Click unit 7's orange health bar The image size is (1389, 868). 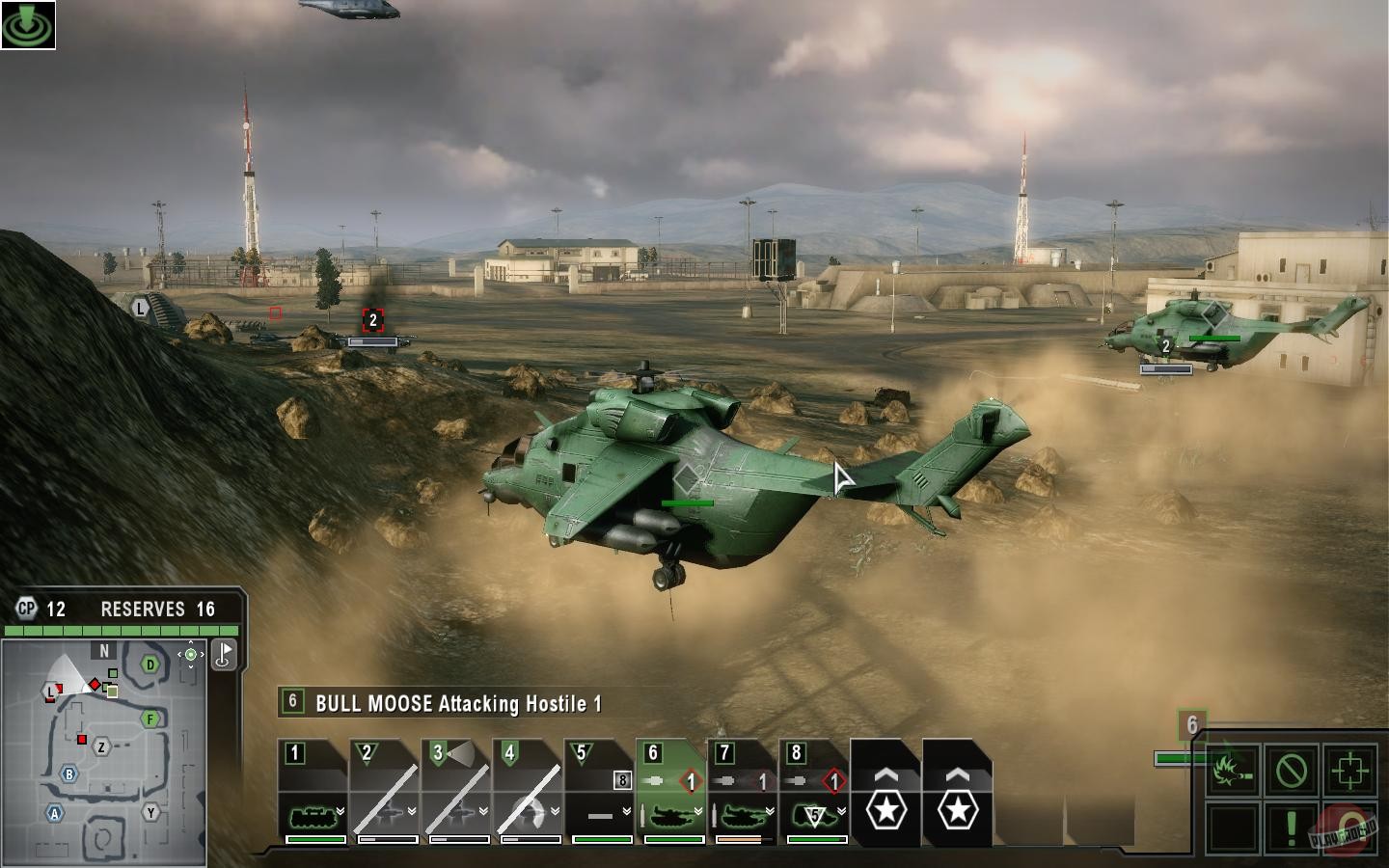739,840
